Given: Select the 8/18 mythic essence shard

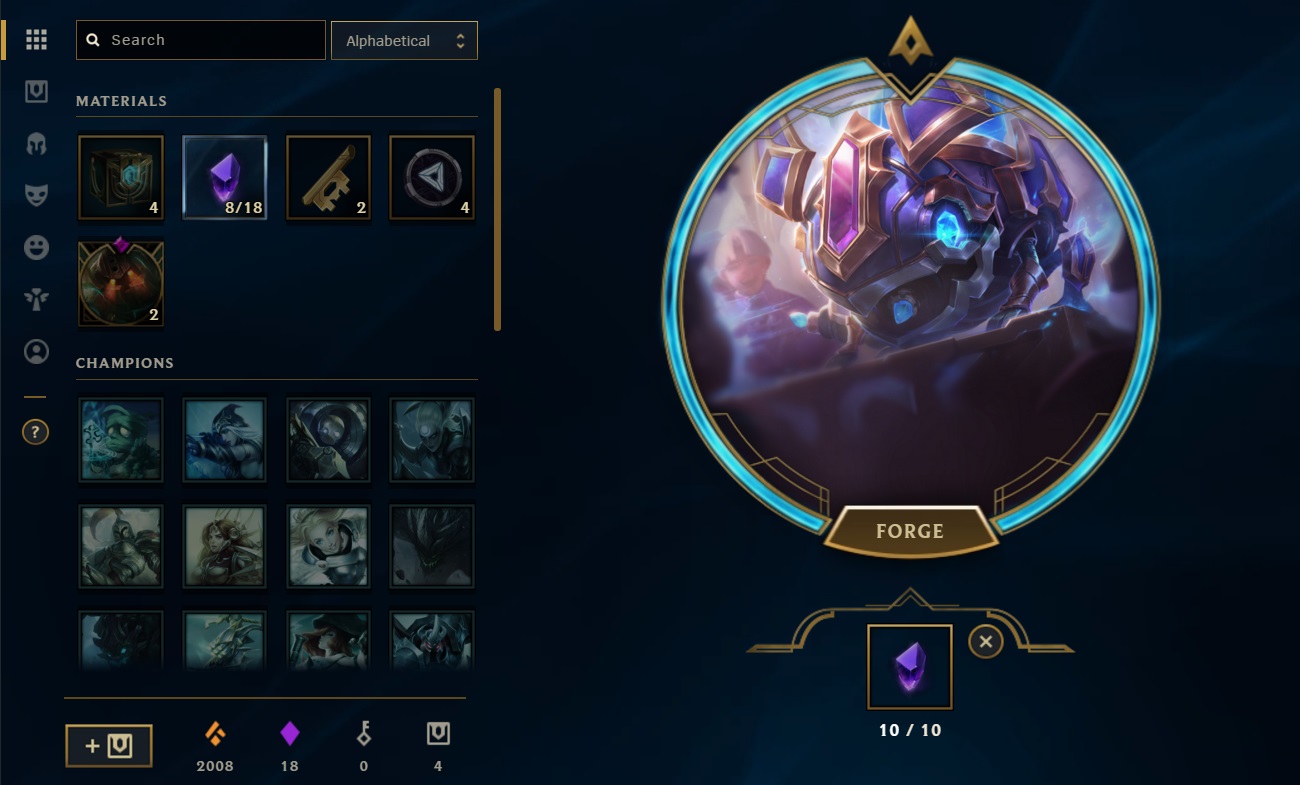Looking at the screenshot, I should 224,177.
